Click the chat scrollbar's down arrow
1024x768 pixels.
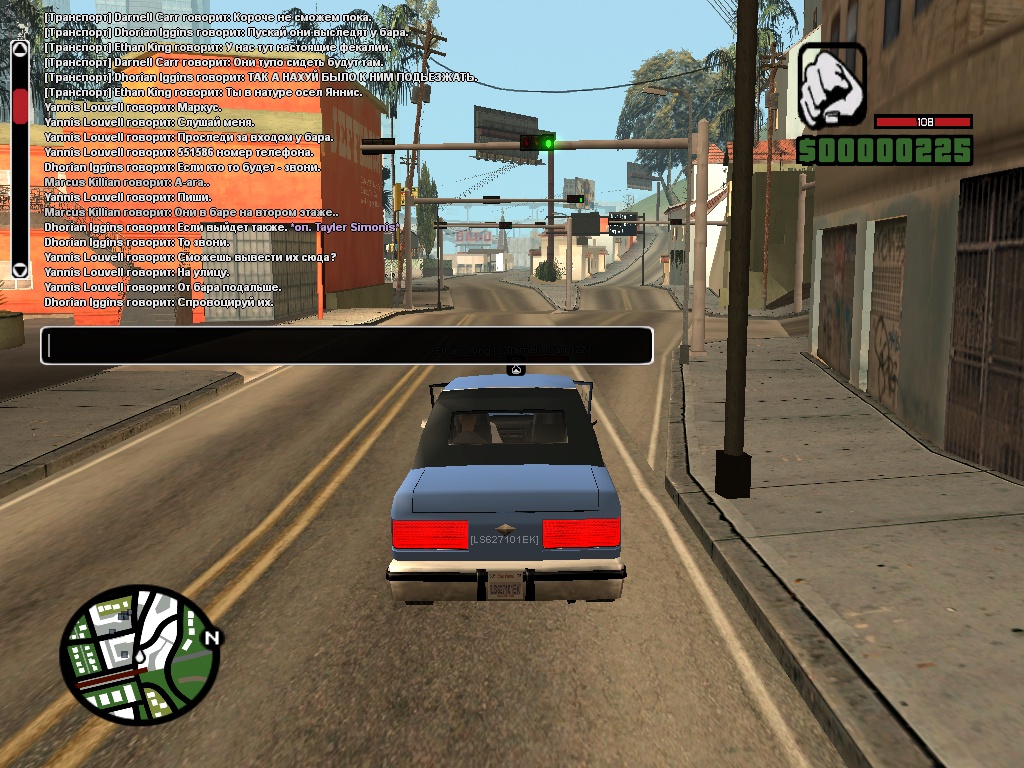[x=20, y=269]
